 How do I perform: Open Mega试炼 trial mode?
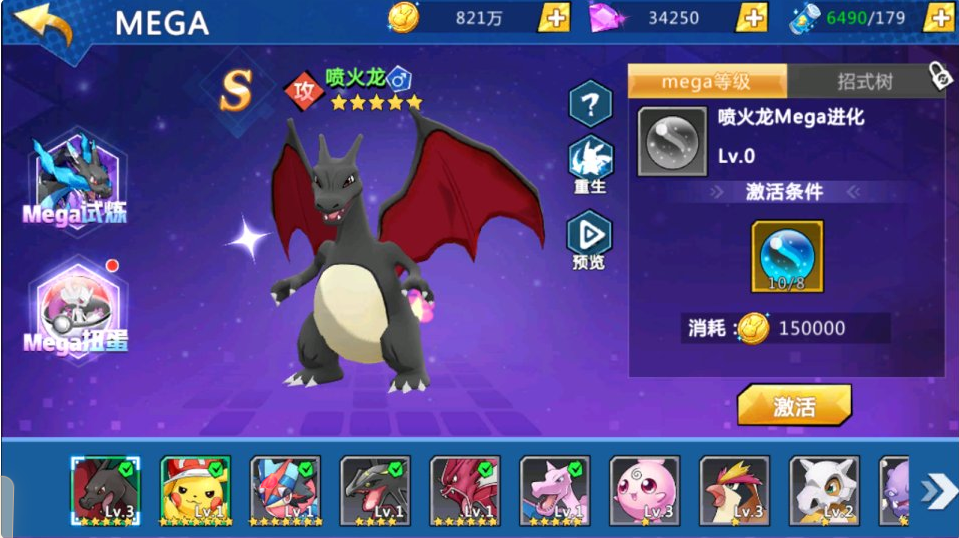tap(77, 182)
